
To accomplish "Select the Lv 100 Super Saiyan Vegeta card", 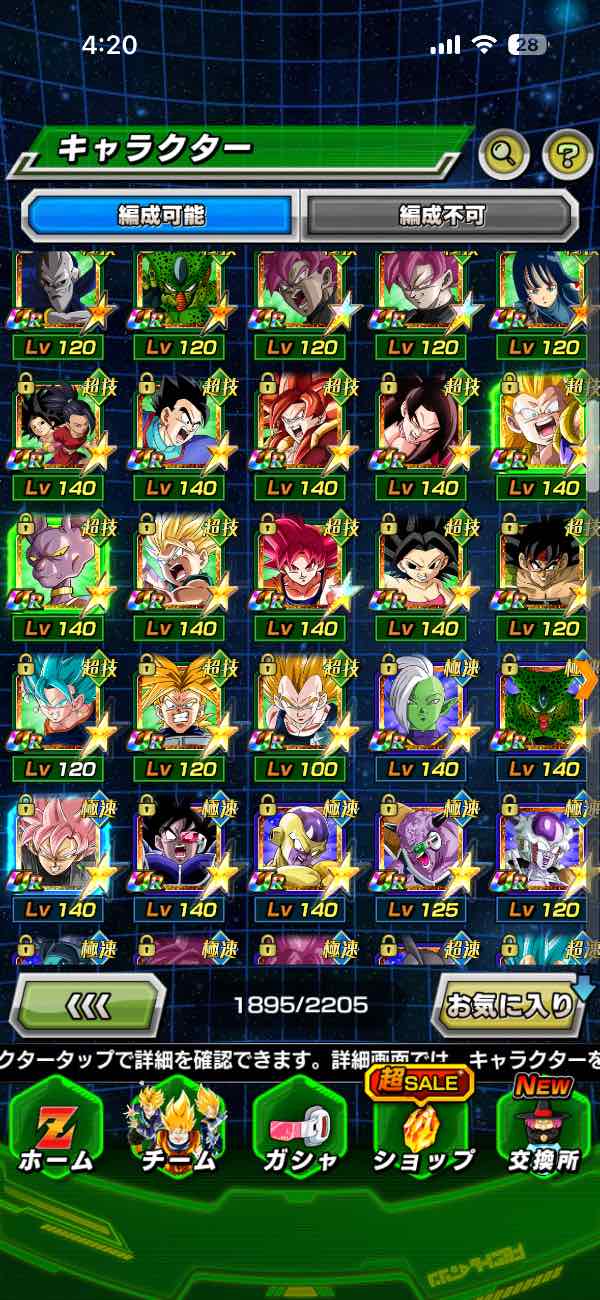I will 302,705.
